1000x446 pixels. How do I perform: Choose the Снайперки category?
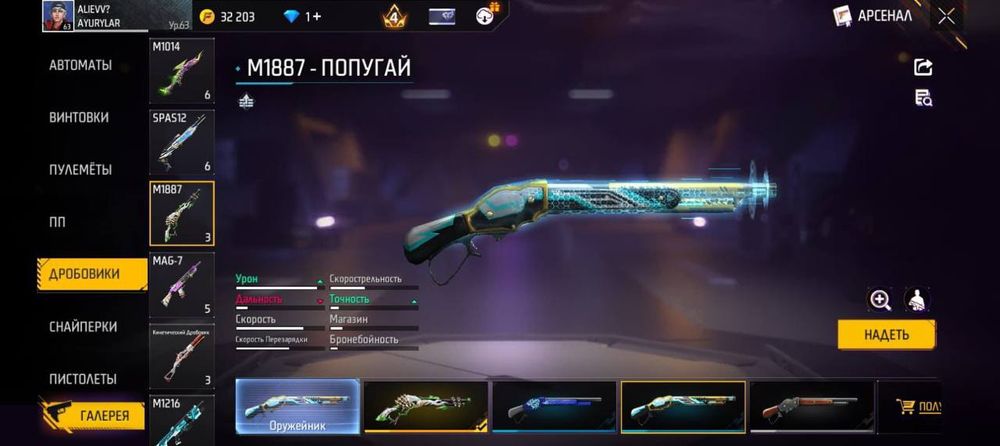(x=83, y=327)
